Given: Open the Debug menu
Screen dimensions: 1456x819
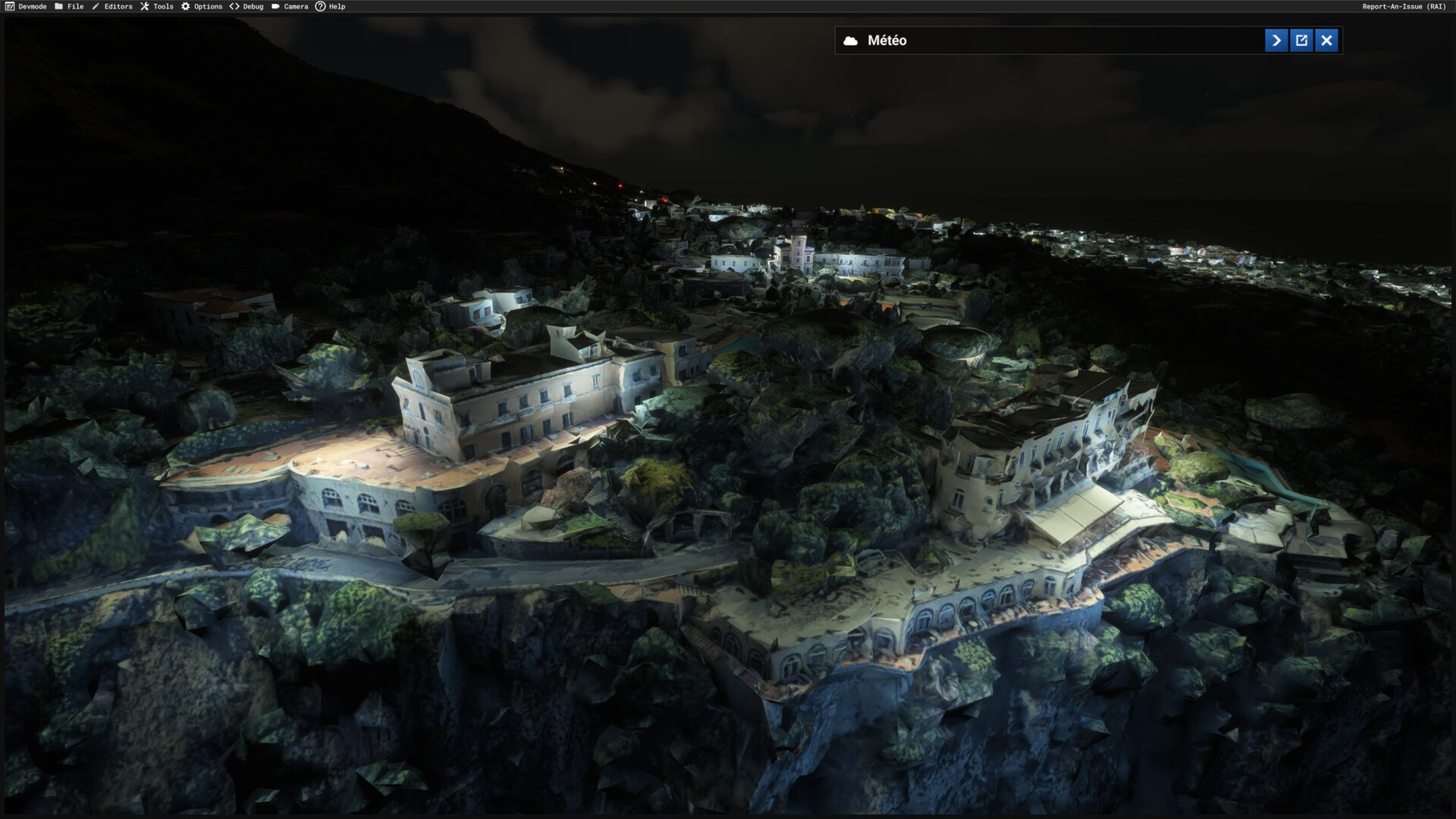Looking at the screenshot, I should pyautogui.click(x=246, y=6).
